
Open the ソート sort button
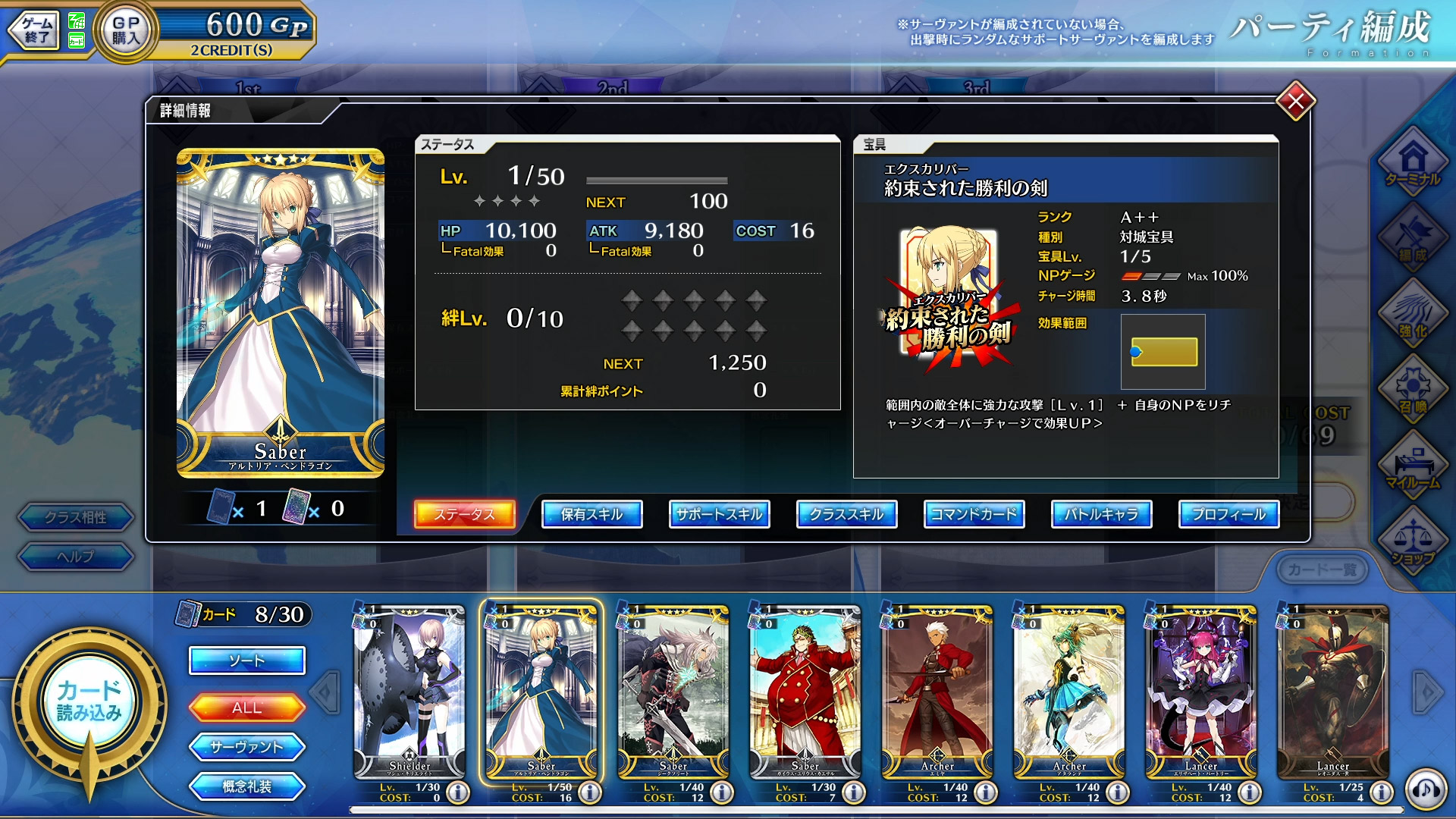point(246,661)
